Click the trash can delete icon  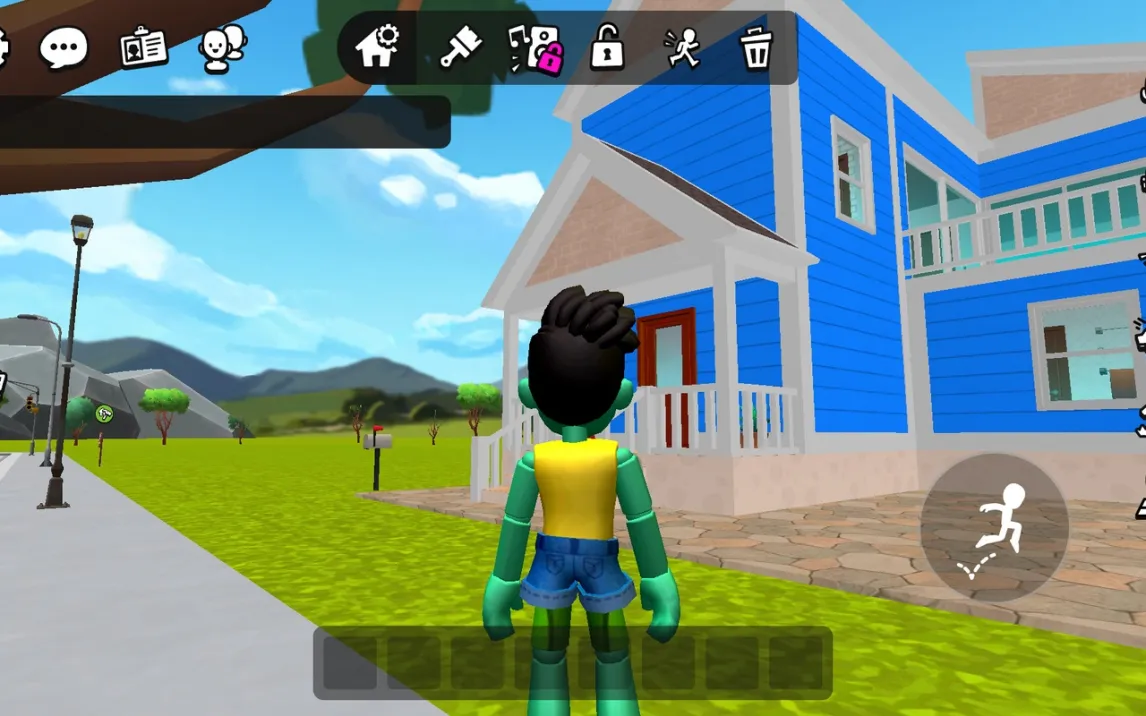click(x=757, y=48)
